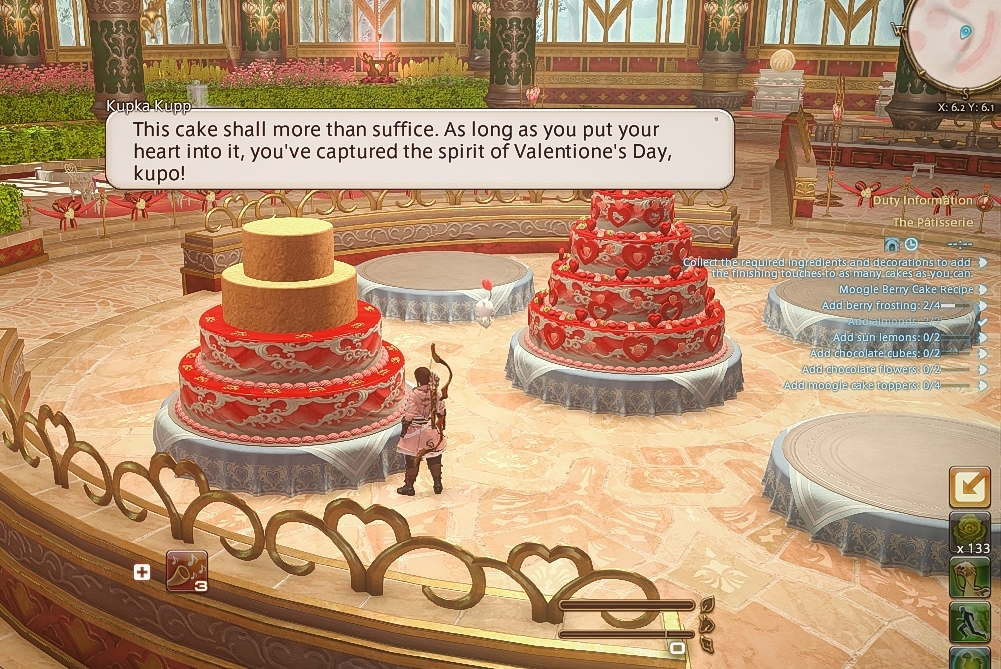Select the Add moogle cake toppers objective

pyautogui.click(x=862, y=385)
